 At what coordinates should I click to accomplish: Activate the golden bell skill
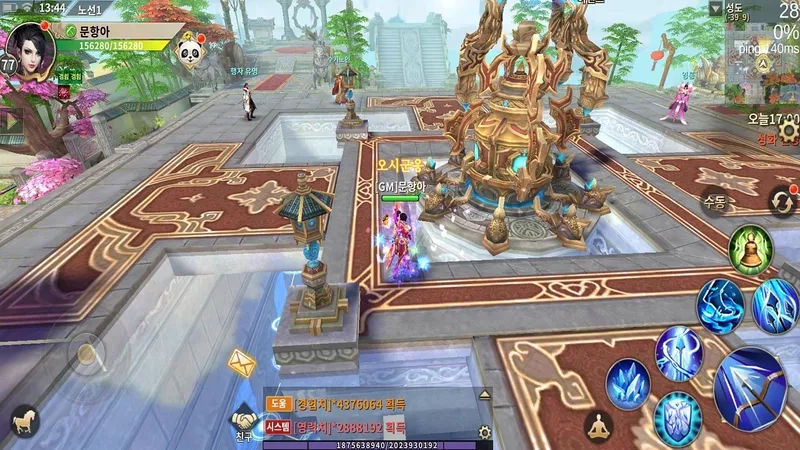pos(748,248)
